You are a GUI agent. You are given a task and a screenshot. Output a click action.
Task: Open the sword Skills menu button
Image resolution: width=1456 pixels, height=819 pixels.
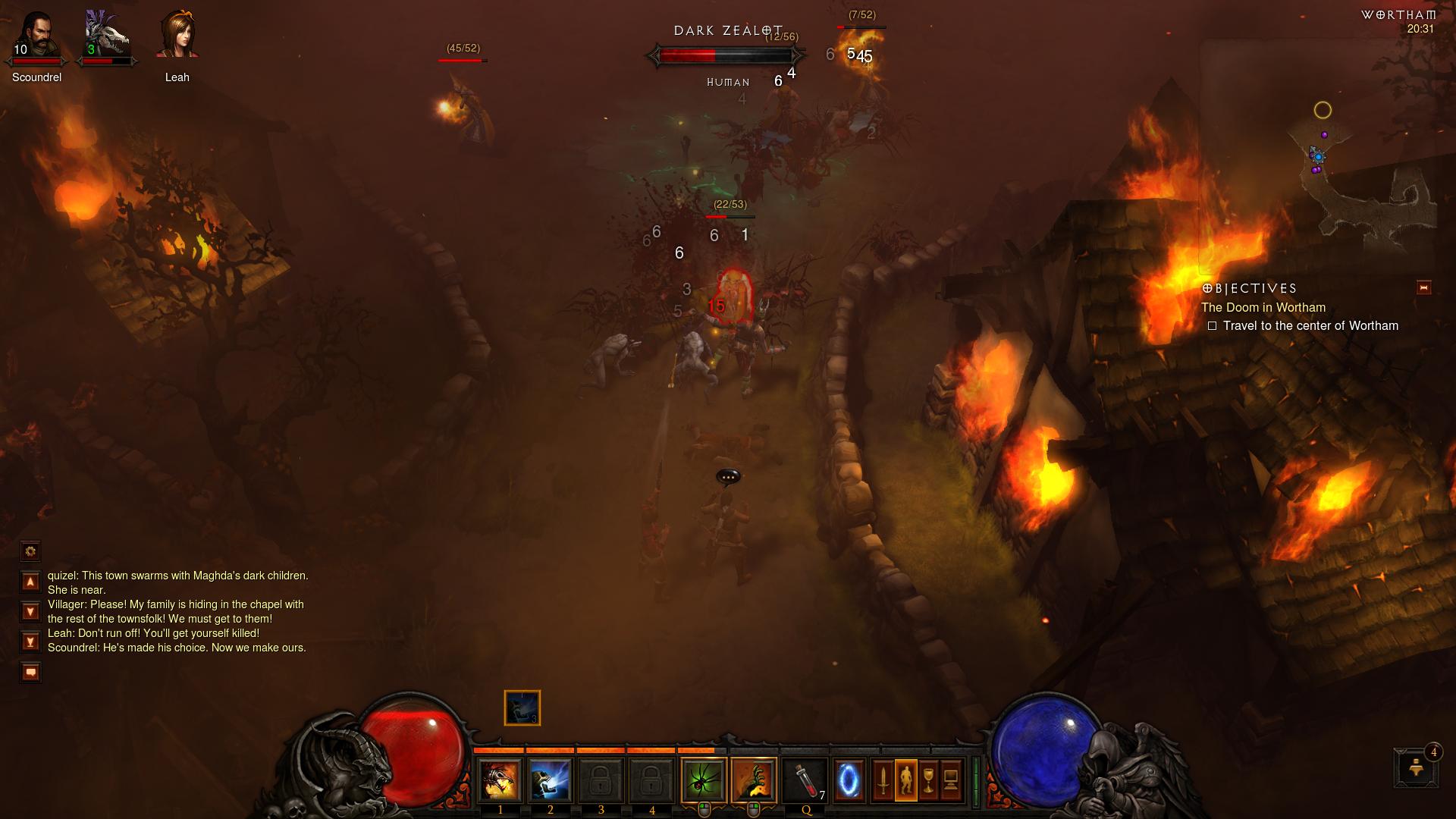[x=883, y=780]
